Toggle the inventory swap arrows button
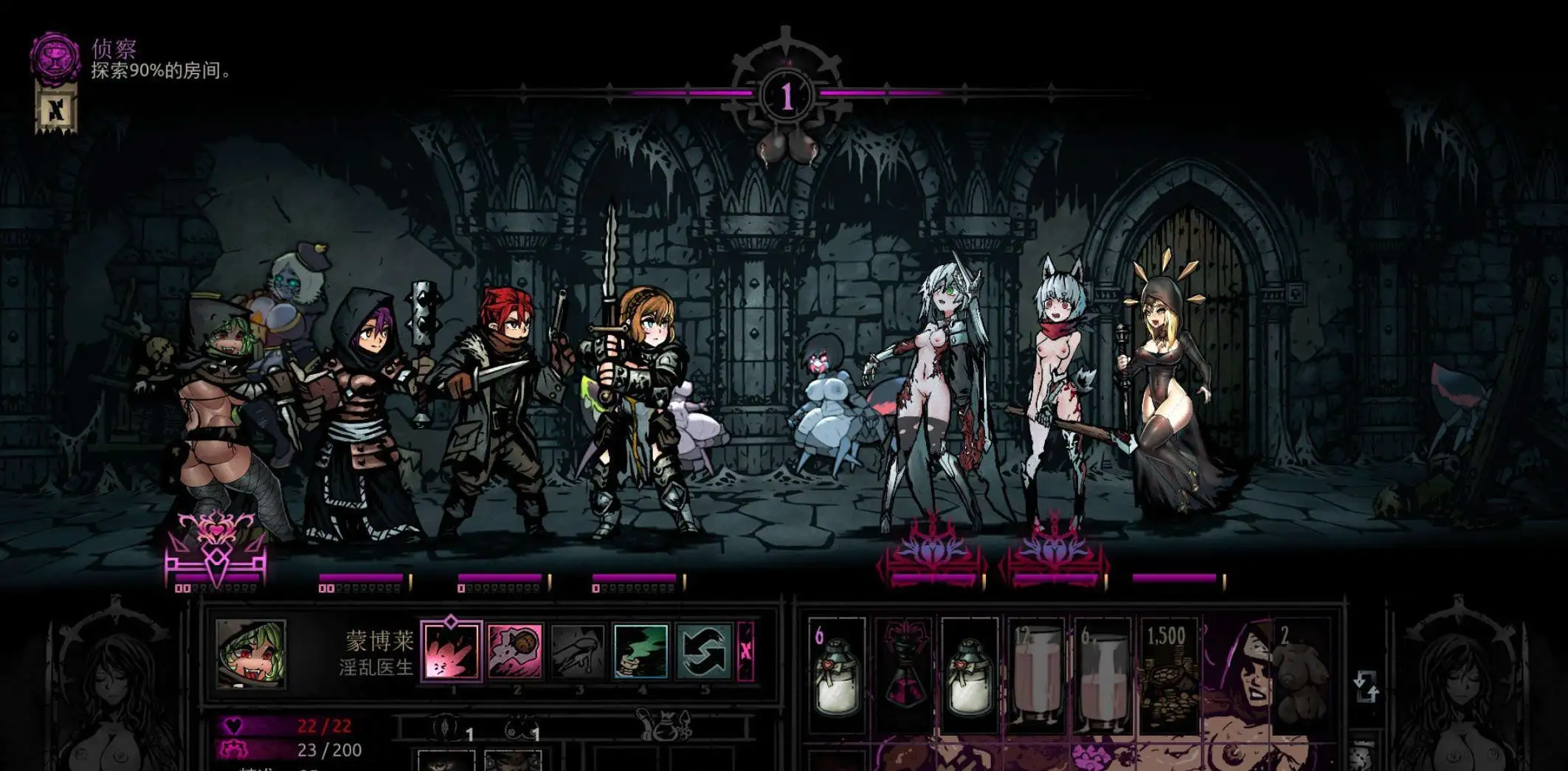This screenshot has width=1568, height=771. point(1365,686)
